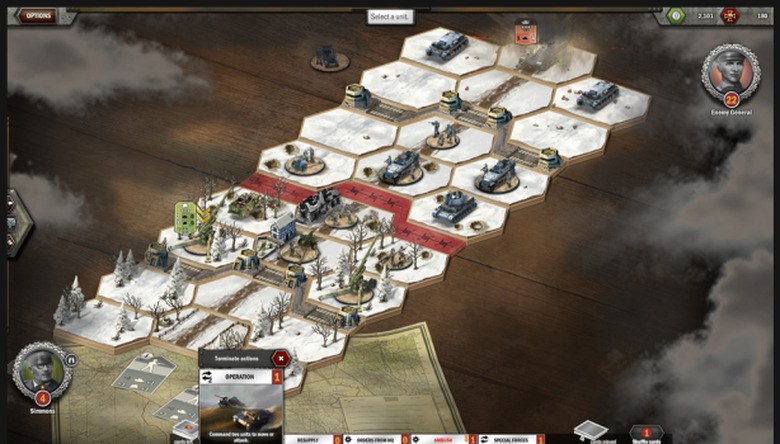Select the green unit card marker on the board
The image size is (780, 444).
coord(186,213)
